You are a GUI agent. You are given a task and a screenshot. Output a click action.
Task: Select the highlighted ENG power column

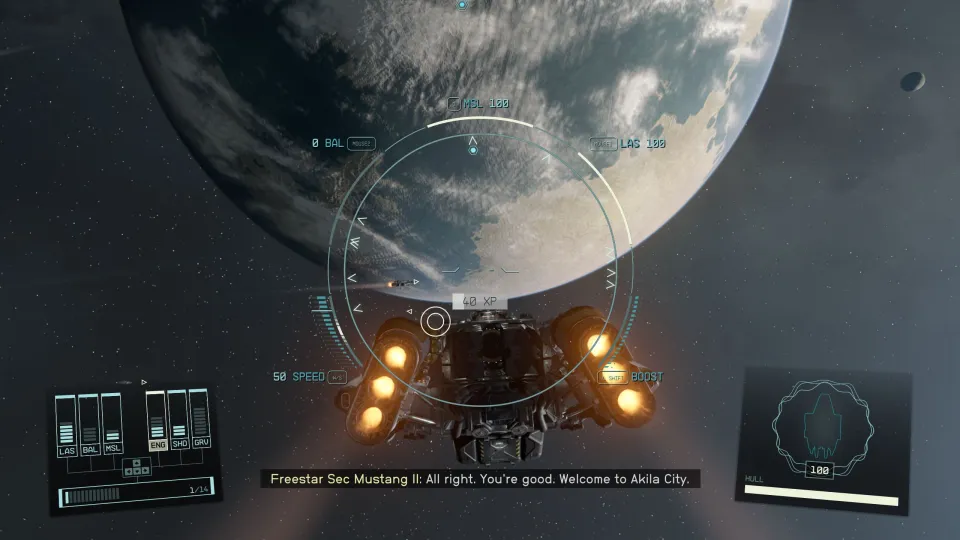pyautogui.click(x=157, y=424)
